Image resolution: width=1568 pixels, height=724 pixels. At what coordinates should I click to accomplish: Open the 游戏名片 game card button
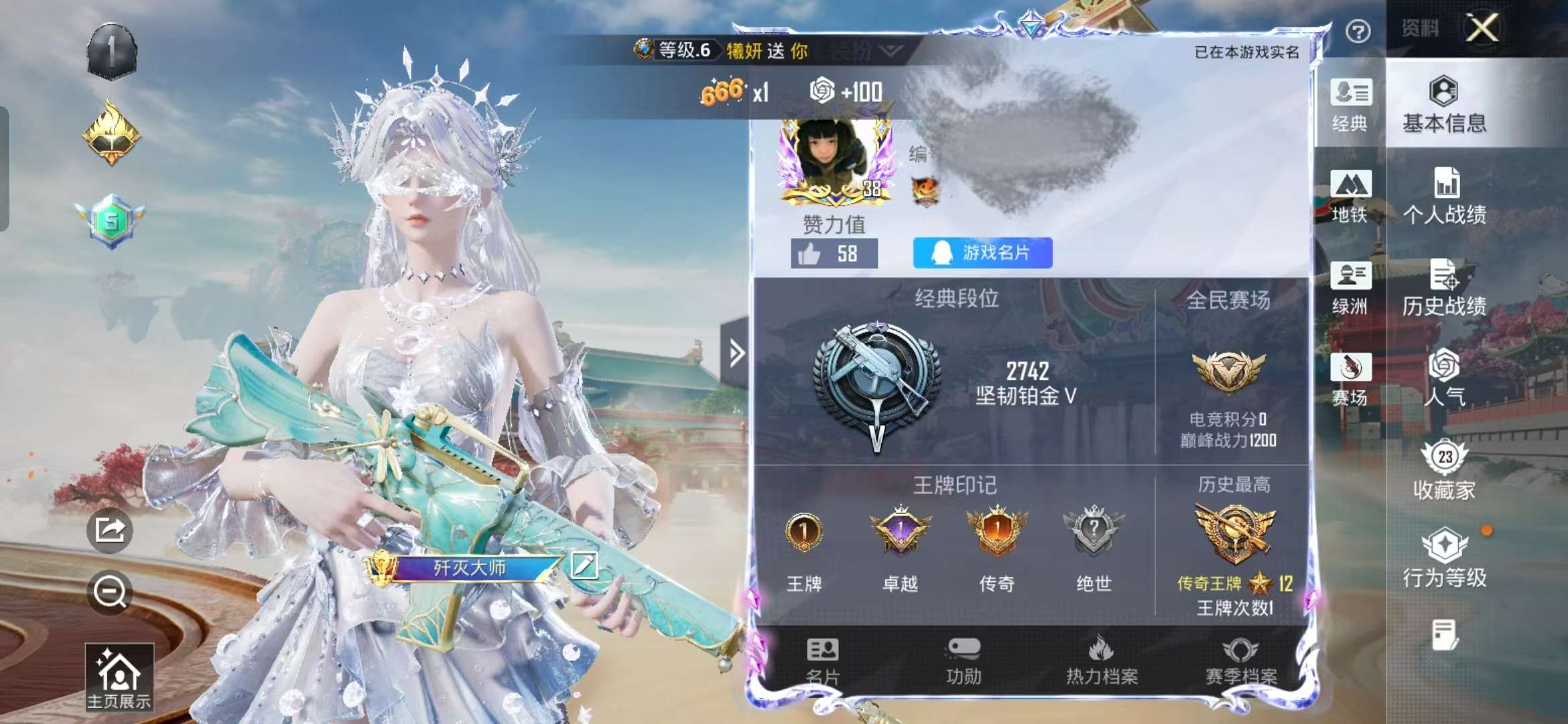click(982, 253)
